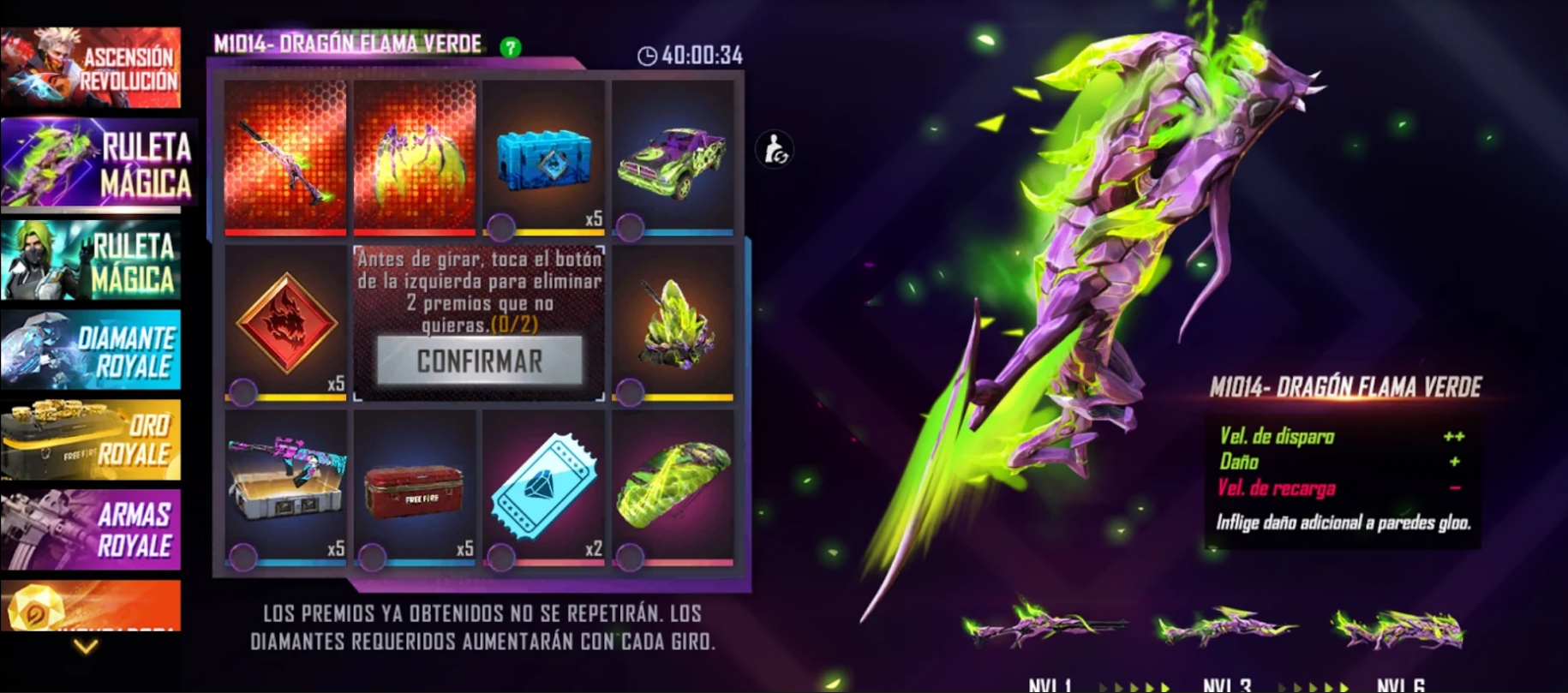Open the green question mark help
The width and height of the screenshot is (1568, 693).
tap(511, 48)
